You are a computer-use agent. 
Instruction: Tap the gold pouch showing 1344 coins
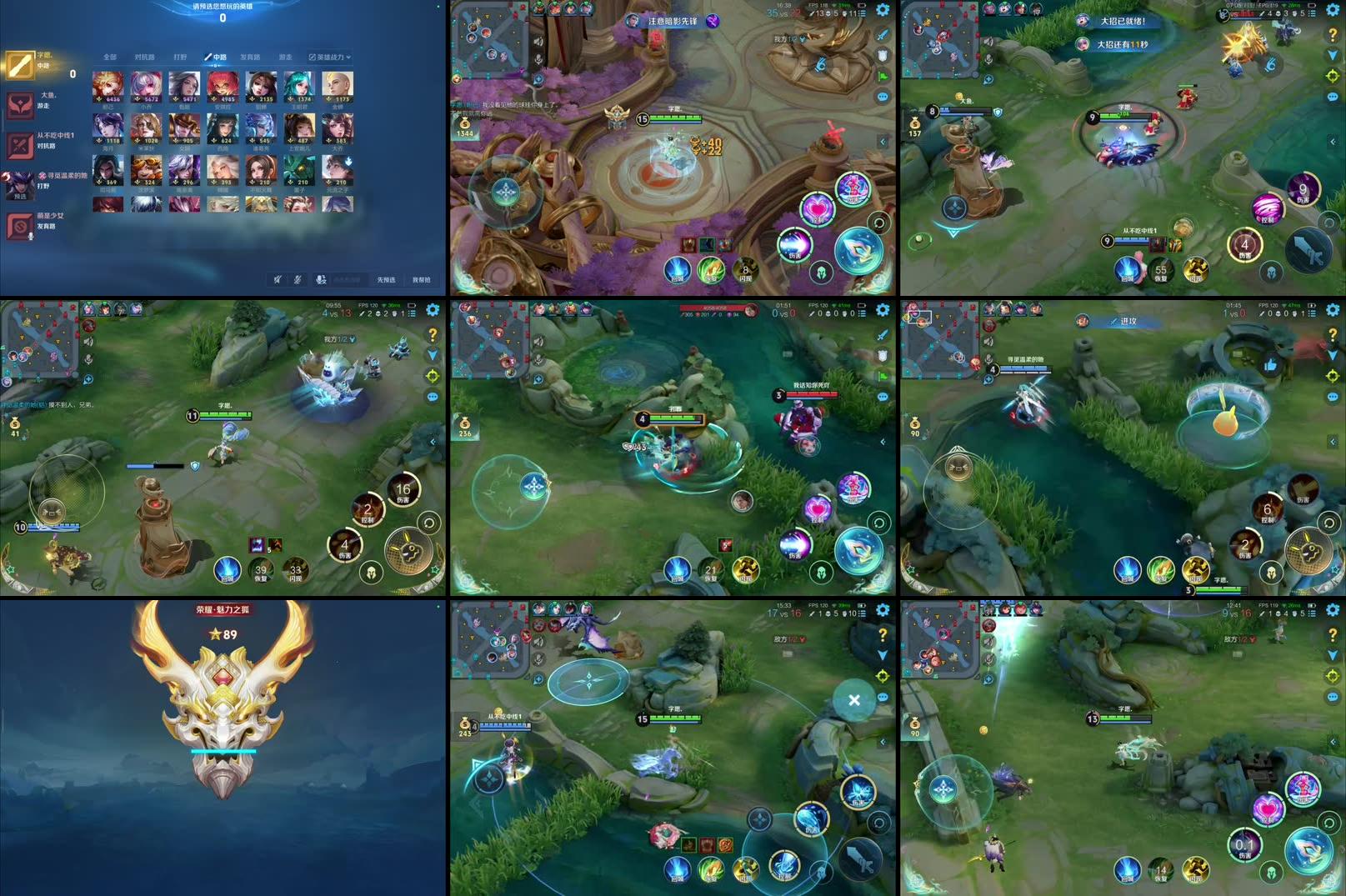tap(464, 125)
